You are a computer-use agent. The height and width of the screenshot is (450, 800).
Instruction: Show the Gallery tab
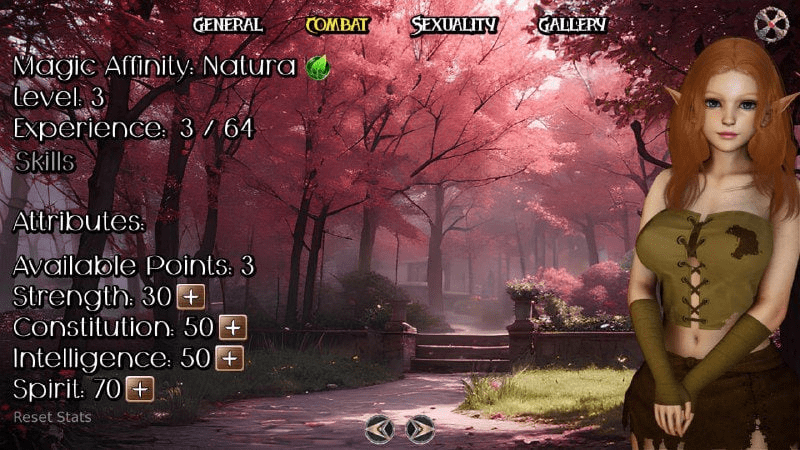tap(572, 25)
